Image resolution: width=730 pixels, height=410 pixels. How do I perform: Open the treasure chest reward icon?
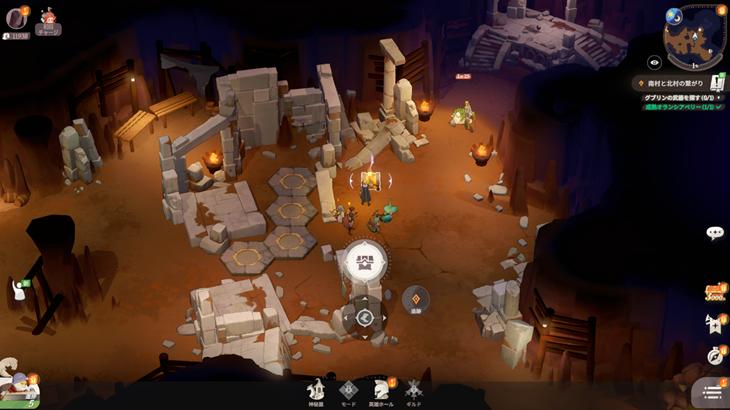714,292
